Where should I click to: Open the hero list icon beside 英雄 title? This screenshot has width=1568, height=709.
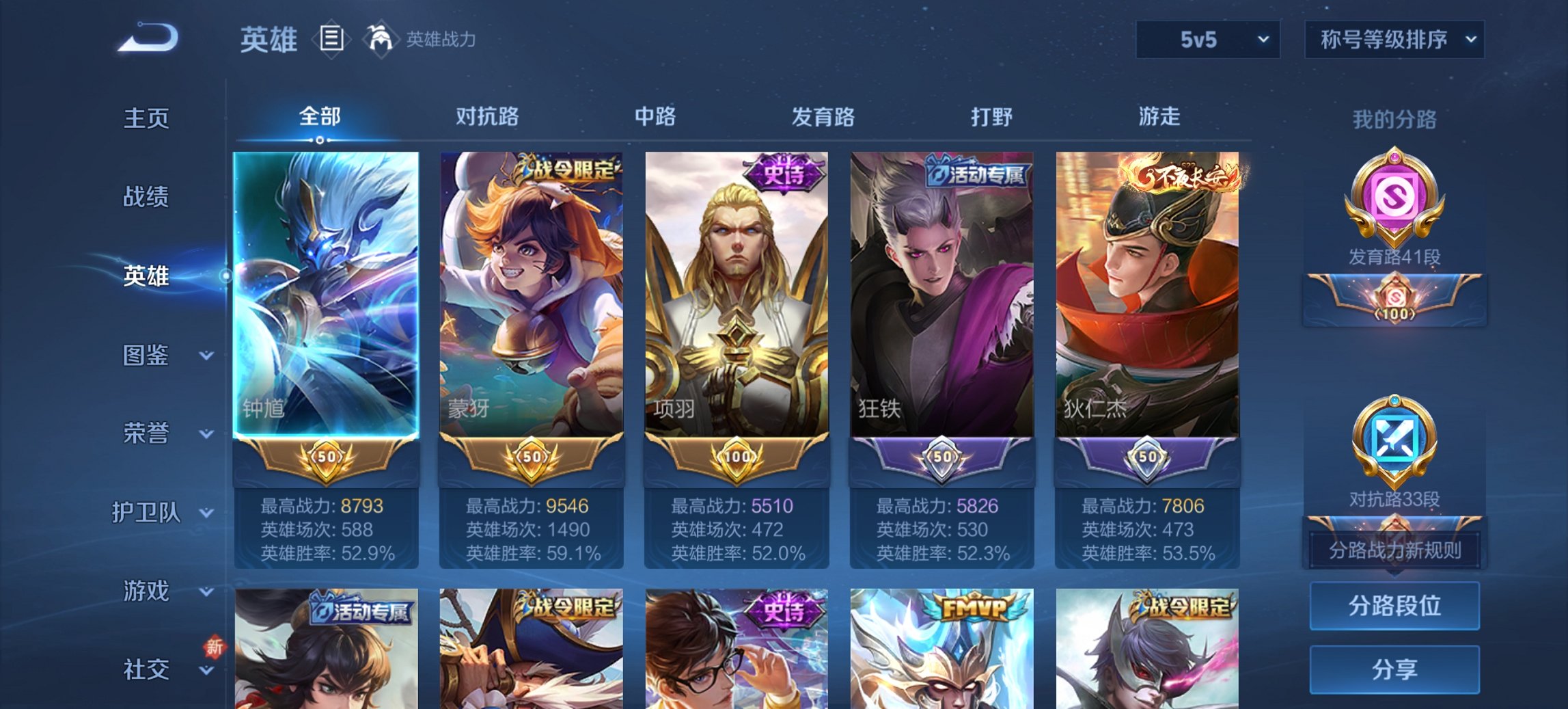[x=332, y=40]
